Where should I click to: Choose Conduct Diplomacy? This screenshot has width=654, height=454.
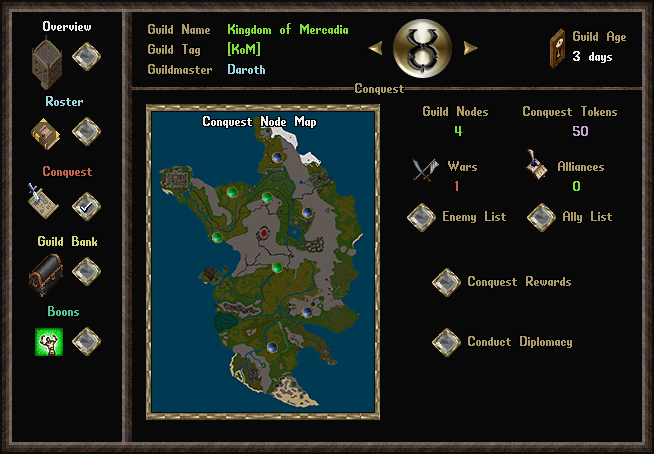pos(446,342)
